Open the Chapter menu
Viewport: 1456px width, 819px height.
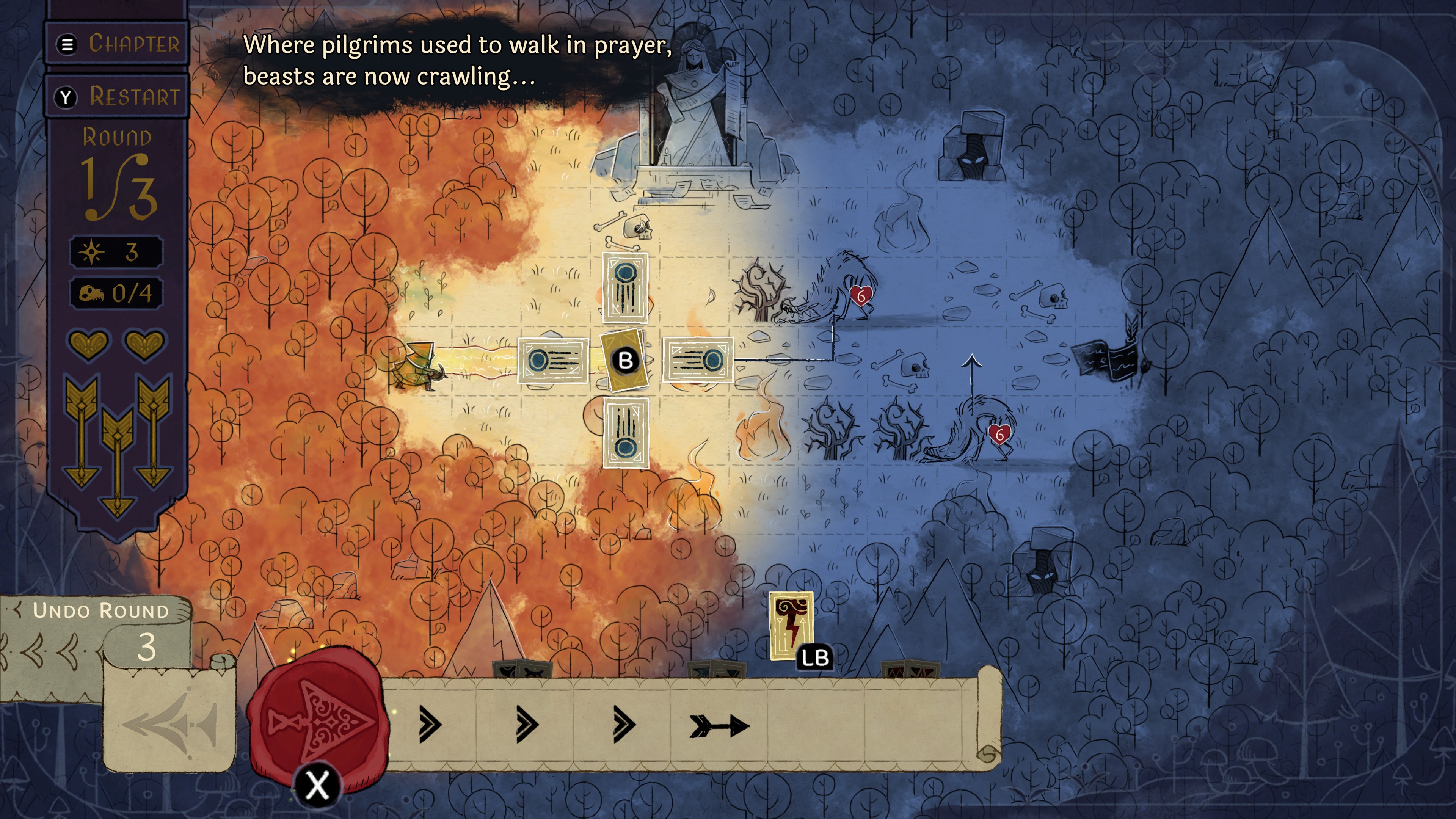[x=116, y=44]
